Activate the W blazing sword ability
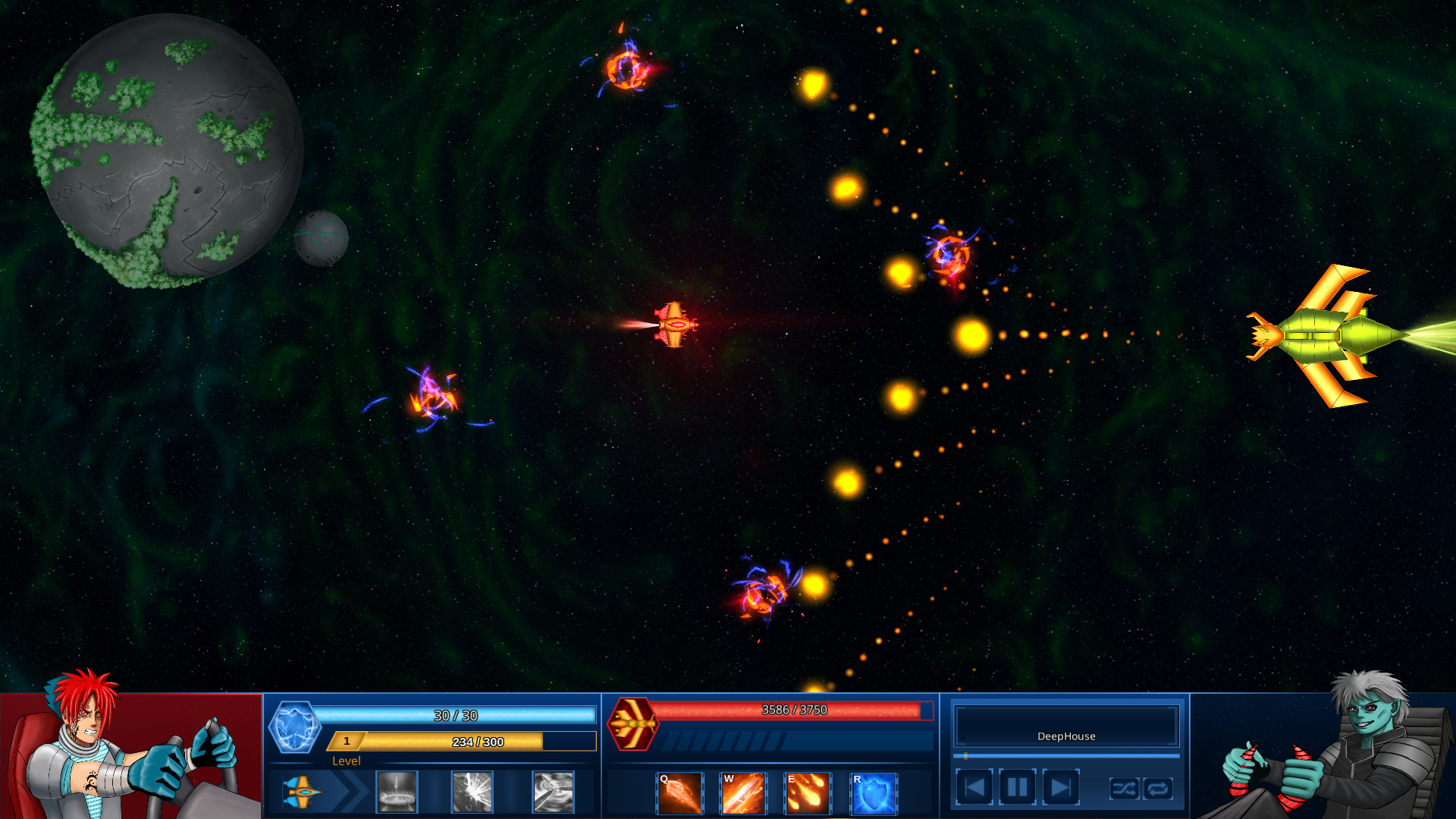 tap(744, 793)
